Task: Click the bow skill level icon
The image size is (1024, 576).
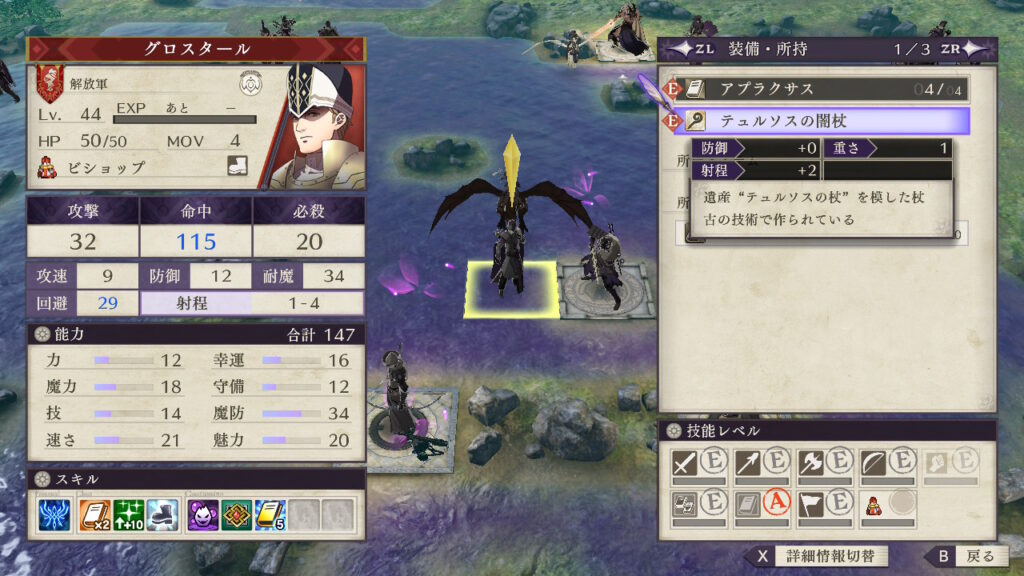Action: 873,462
